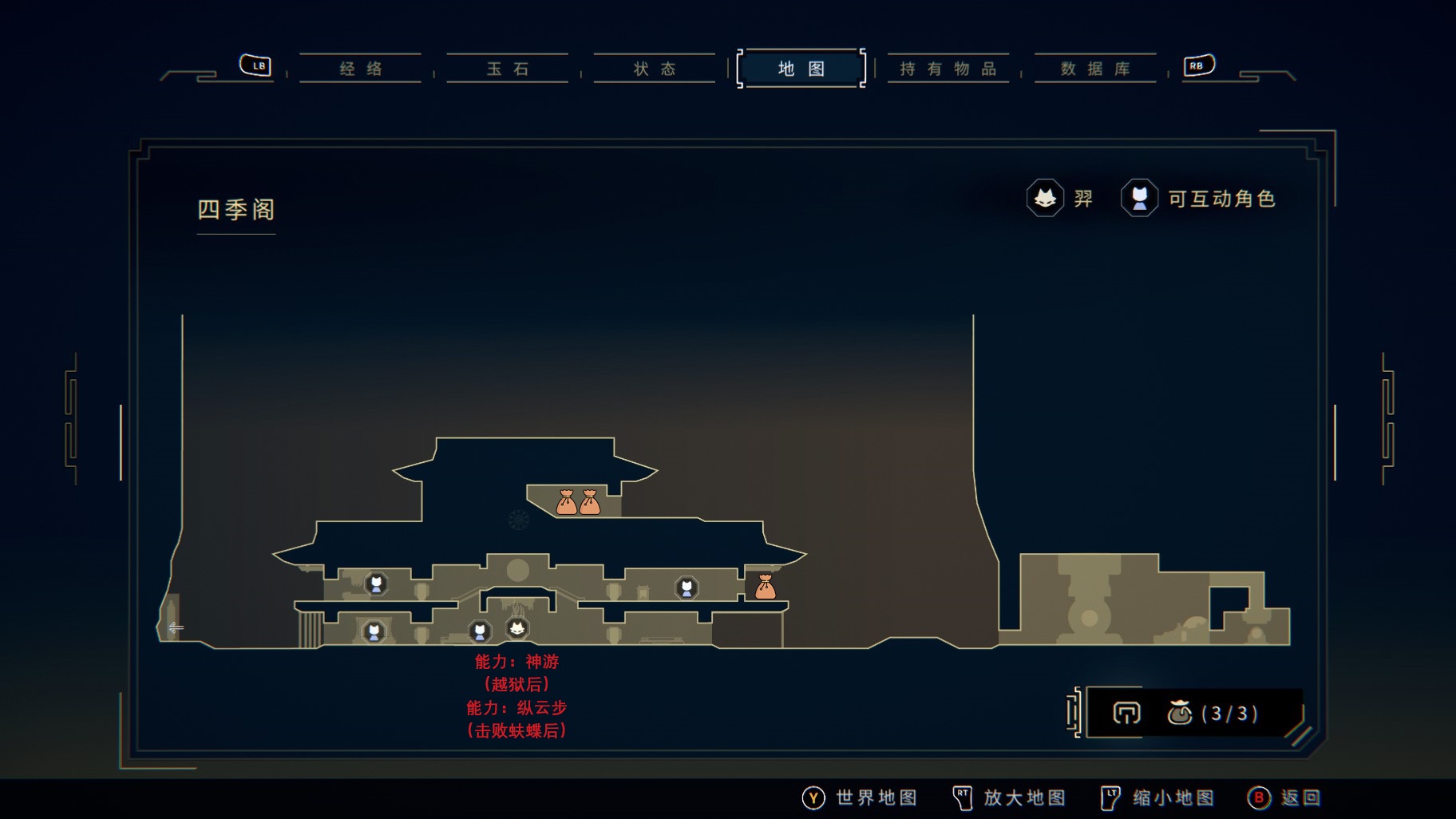Click the 可互动角色 legend entry
This screenshot has width=1456, height=819.
tap(1199, 198)
